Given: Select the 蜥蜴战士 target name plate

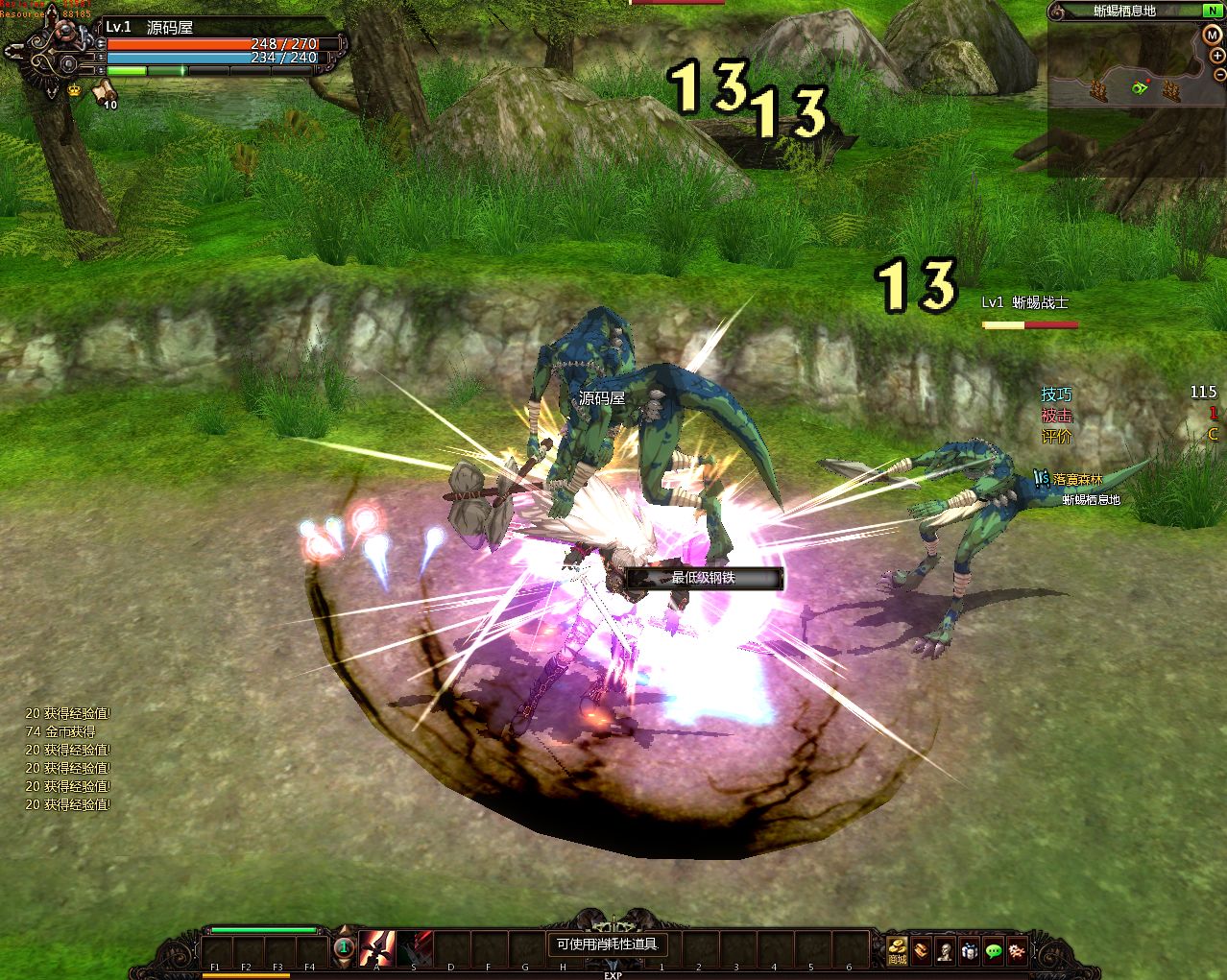Looking at the screenshot, I should (1025, 302).
